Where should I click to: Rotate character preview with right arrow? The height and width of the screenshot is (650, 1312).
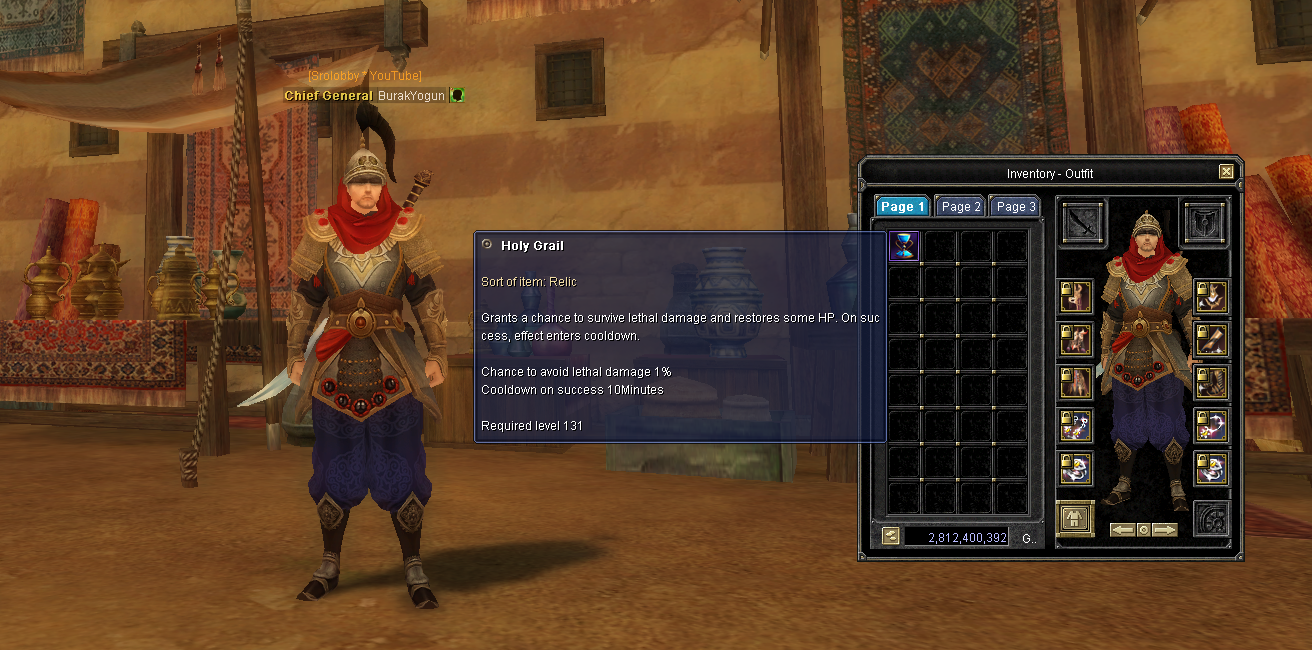click(x=1164, y=530)
